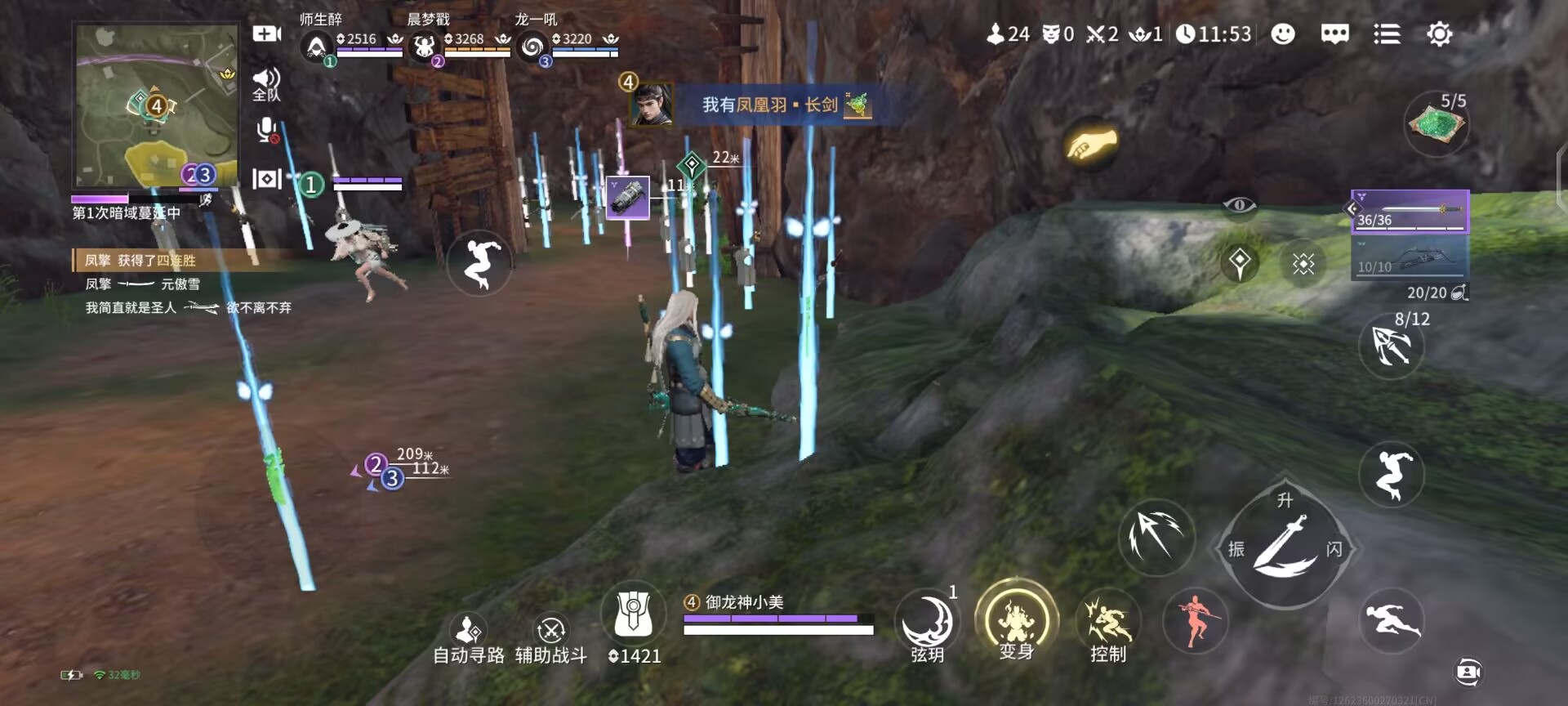Viewport: 1568px width, 706px height.
Task: Use the green jade item 5/5
Action: tap(1437, 125)
